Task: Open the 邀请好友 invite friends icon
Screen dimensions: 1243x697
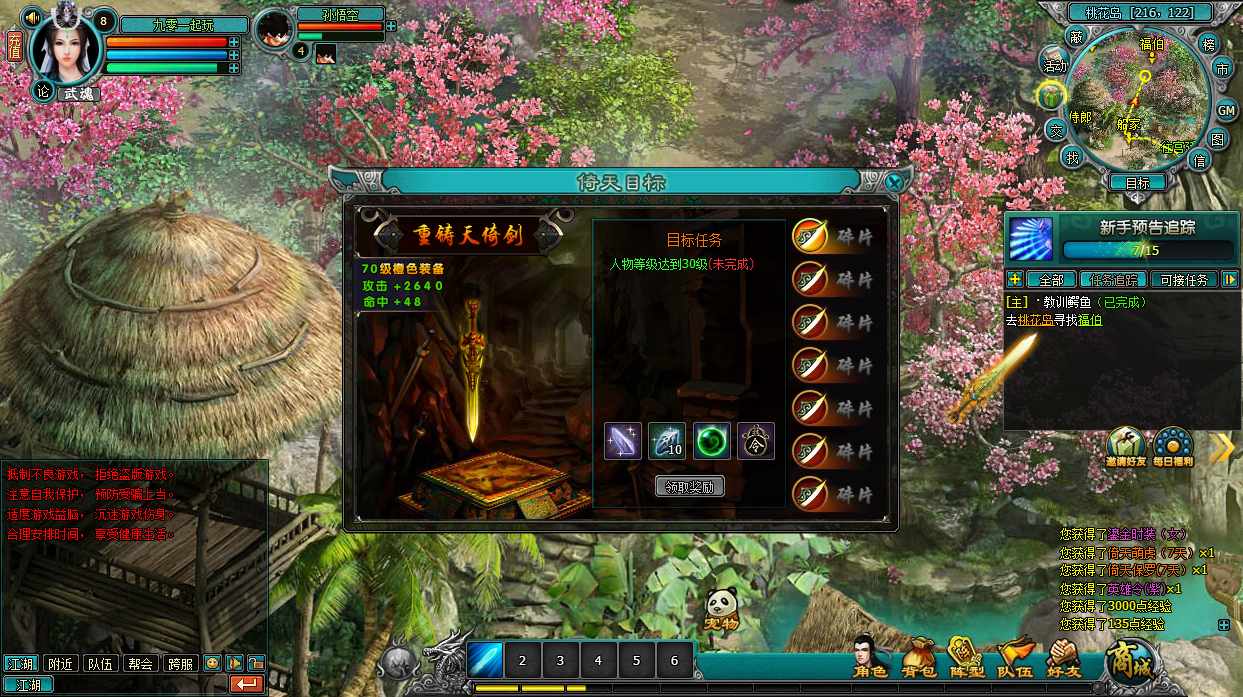Action: click(1125, 448)
